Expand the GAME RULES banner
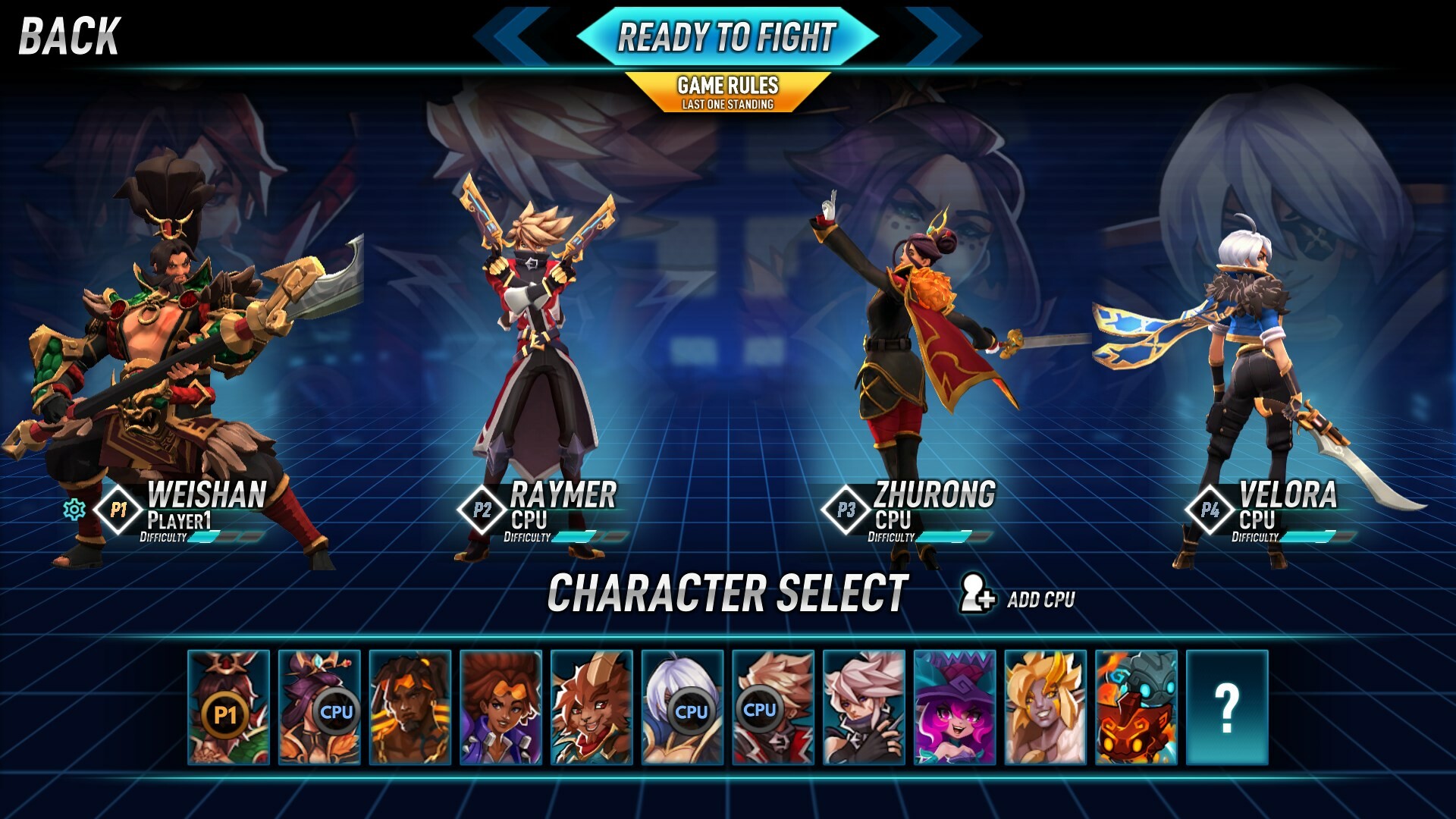1456x819 pixels. (728, 86)
